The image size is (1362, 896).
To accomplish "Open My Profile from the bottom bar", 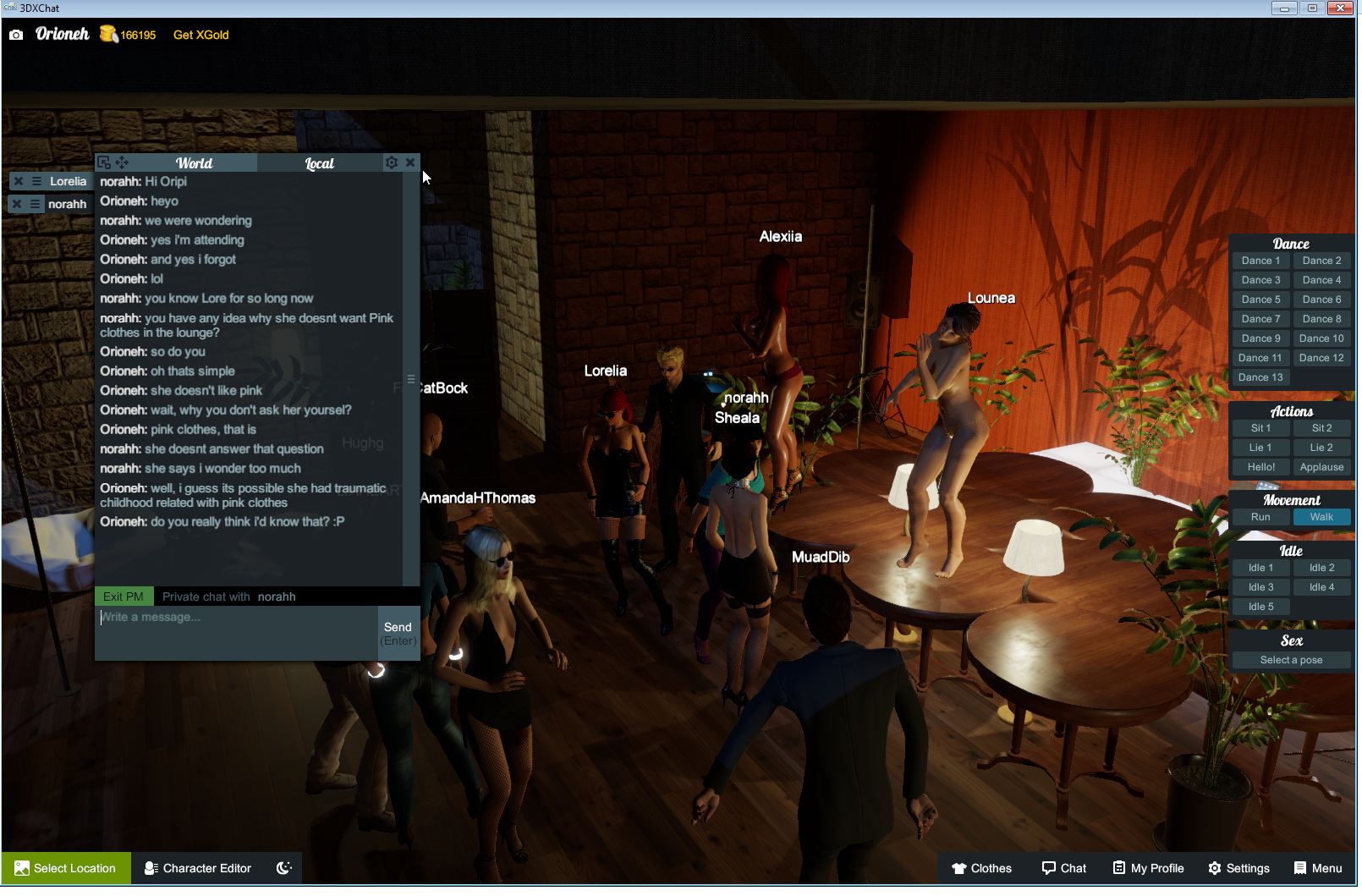I will pyautogui.click(x=1147, y=868).
